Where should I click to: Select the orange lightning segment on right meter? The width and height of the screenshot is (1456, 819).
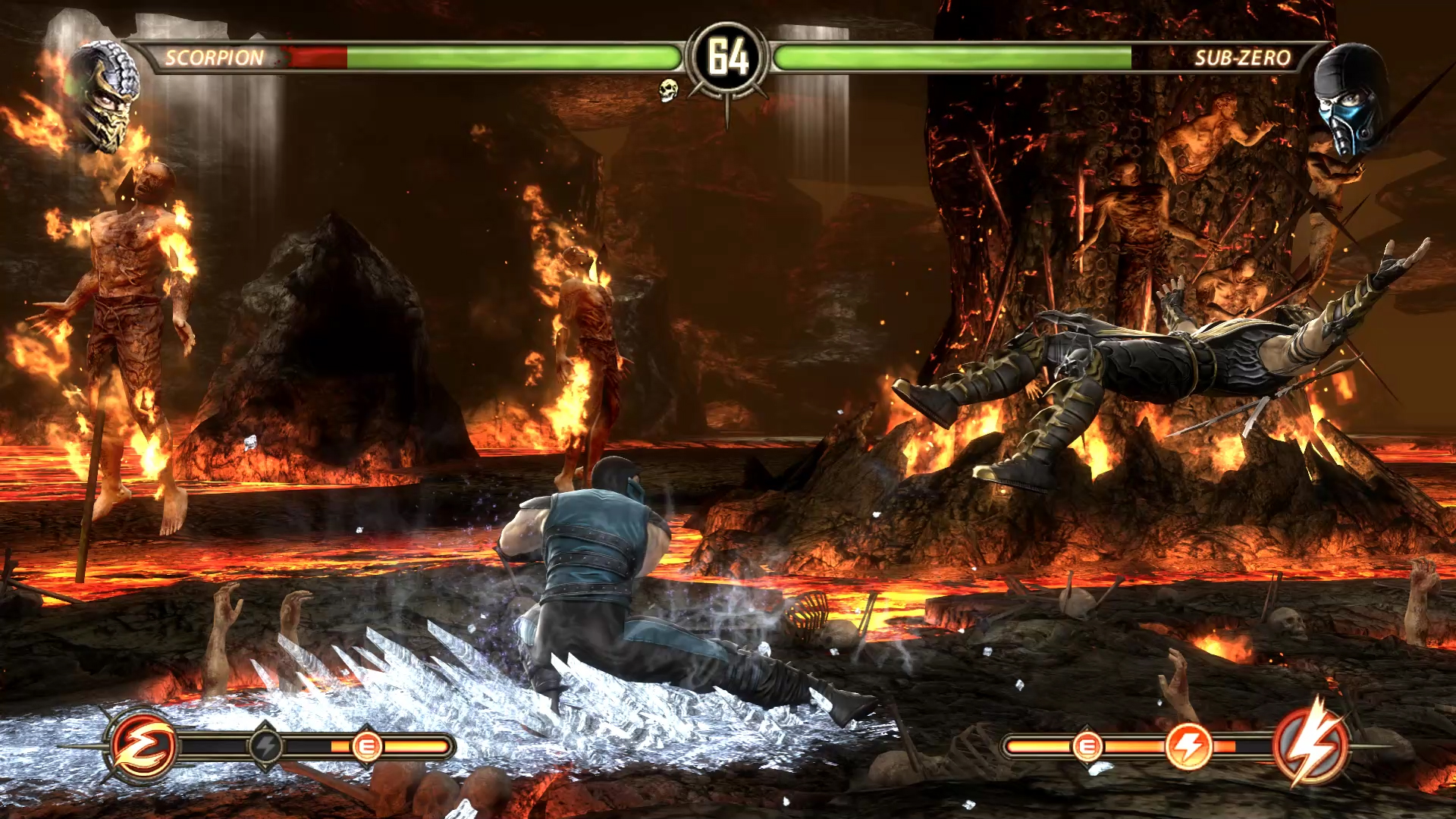click(1188, 746)
